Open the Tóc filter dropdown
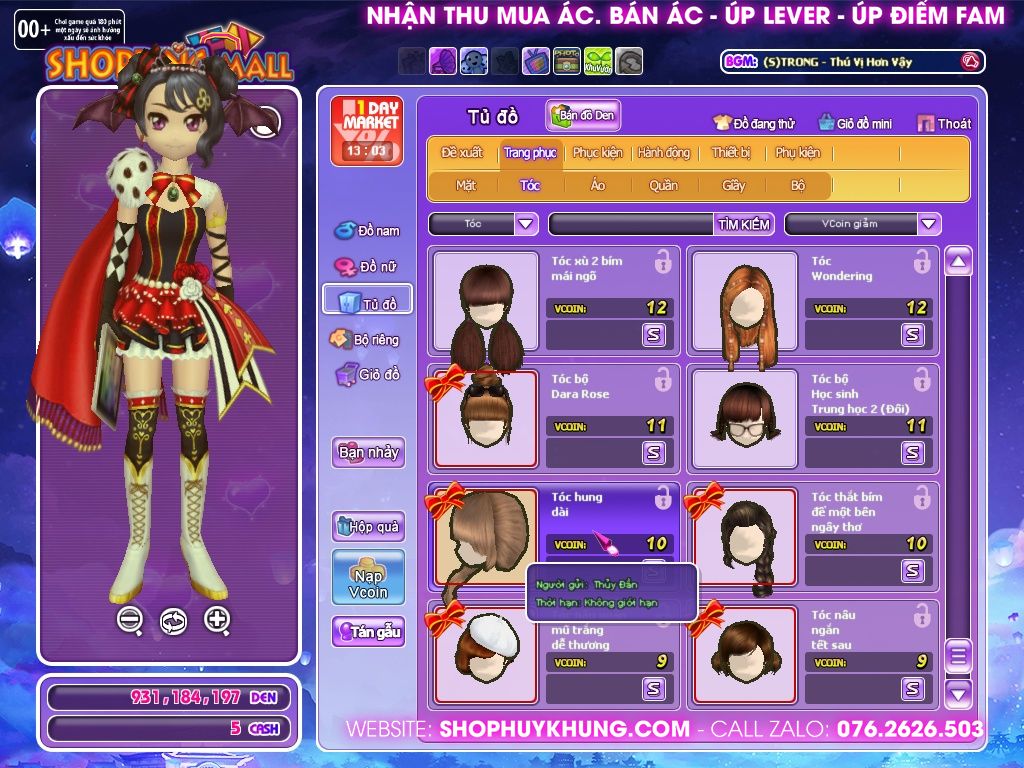This screenshot has width=1024, height=768. [x=527, y=224]
